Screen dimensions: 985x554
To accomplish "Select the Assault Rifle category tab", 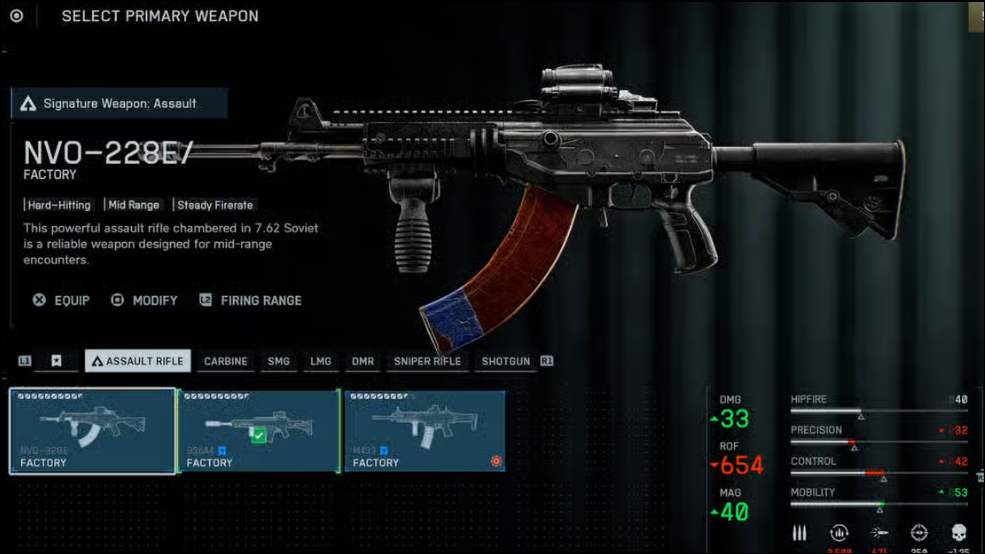I will pyautogui.click(x=137, y=361).
